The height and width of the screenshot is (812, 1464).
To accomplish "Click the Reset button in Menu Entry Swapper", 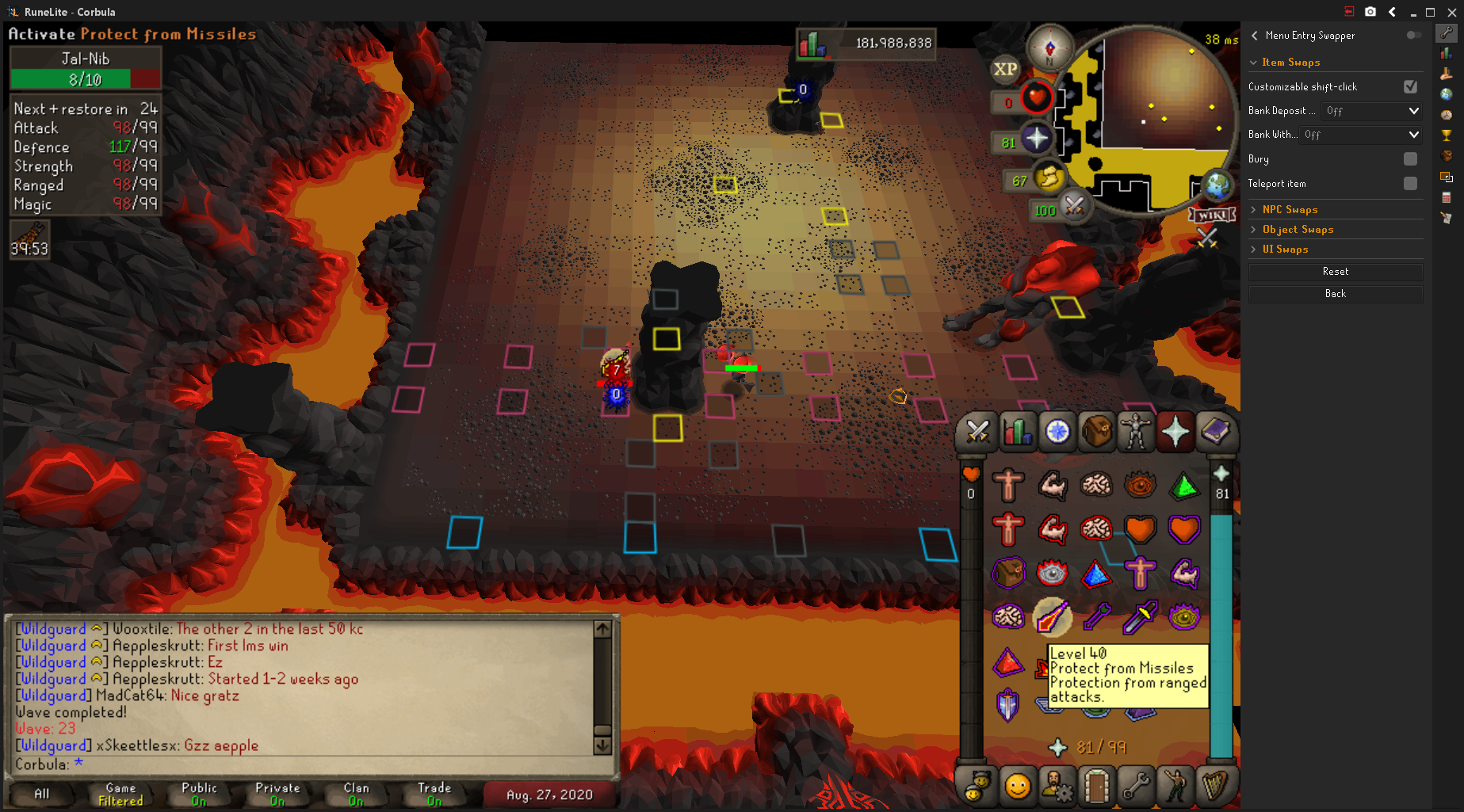I will (x=1335, y=272).
